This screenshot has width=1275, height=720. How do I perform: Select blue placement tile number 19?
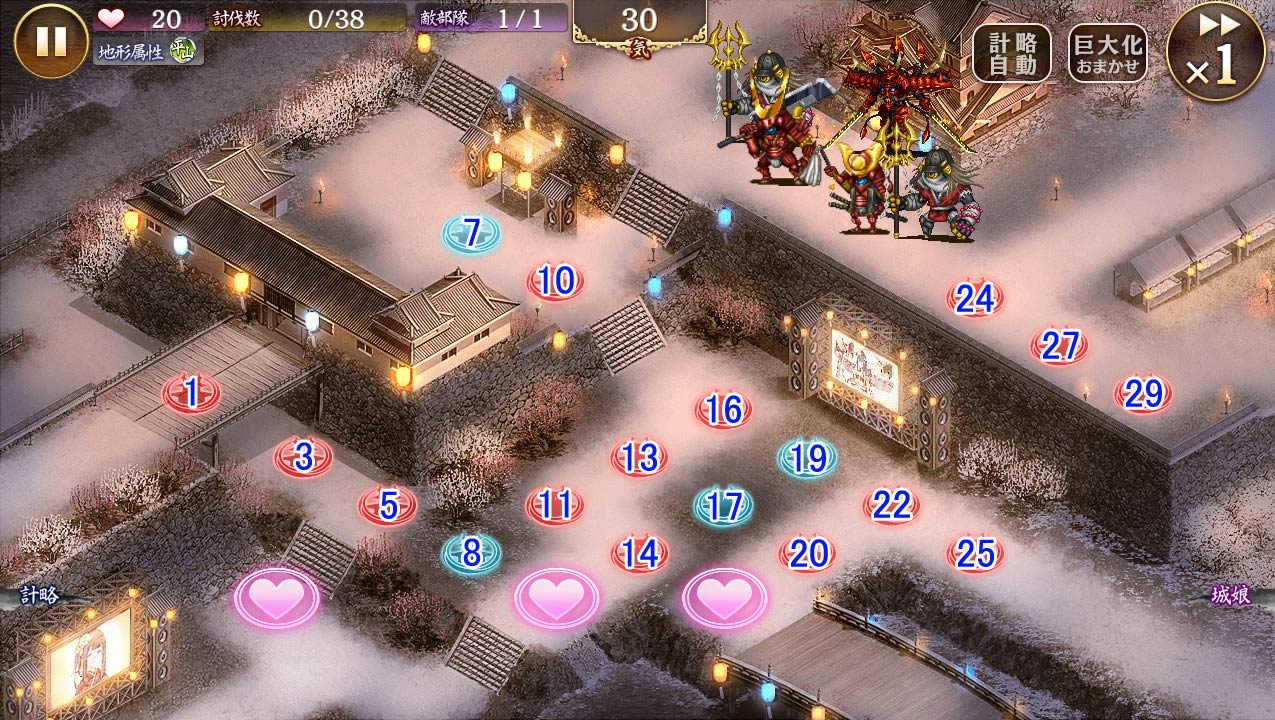(807, 458)
